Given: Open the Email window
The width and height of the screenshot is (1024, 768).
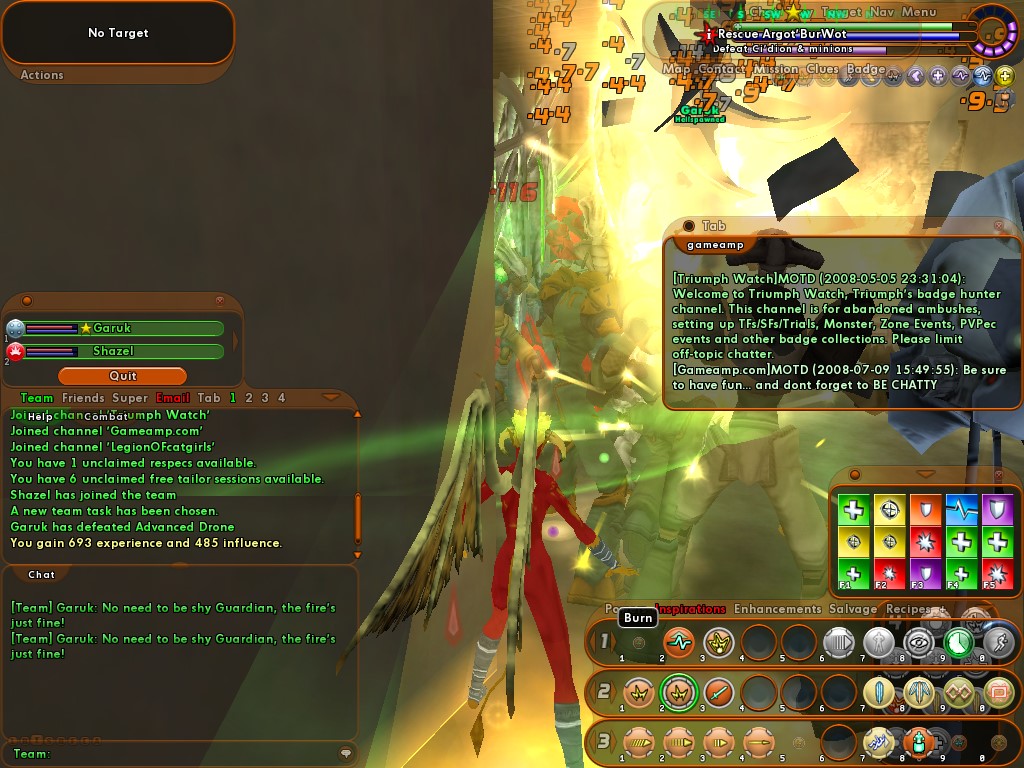Looking at the screenshot, I should pos(172,398).
